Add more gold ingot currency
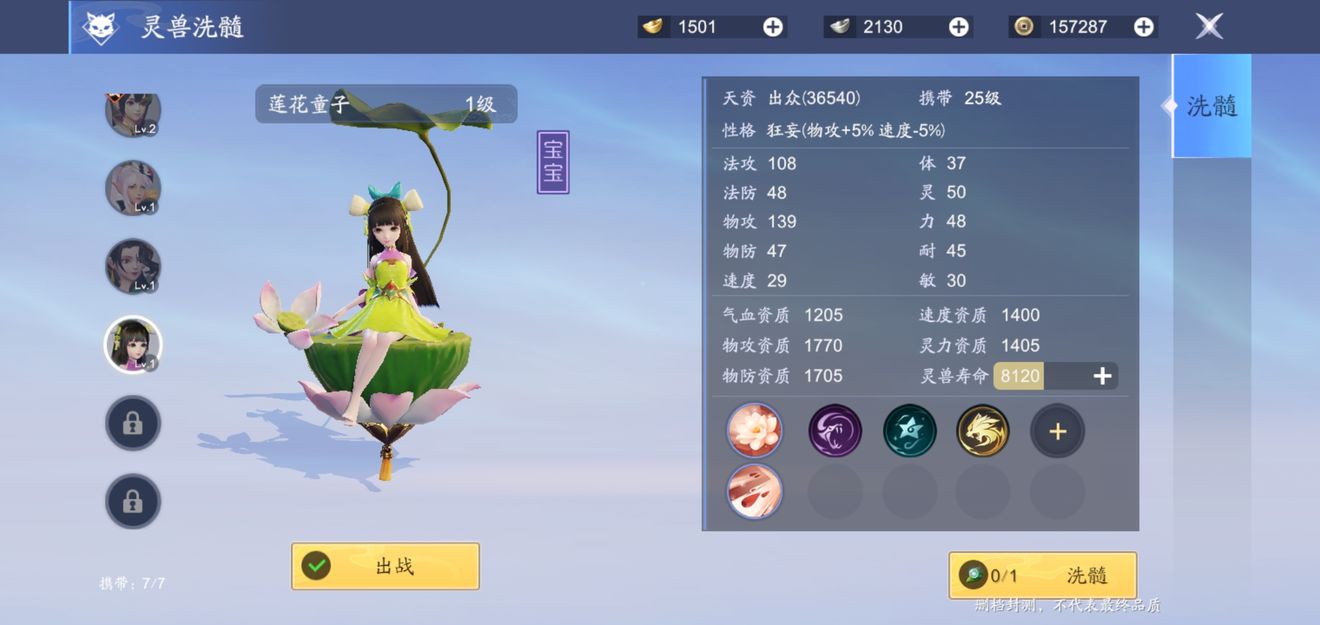Screen dimensions: 1320x625 (773, 27)
